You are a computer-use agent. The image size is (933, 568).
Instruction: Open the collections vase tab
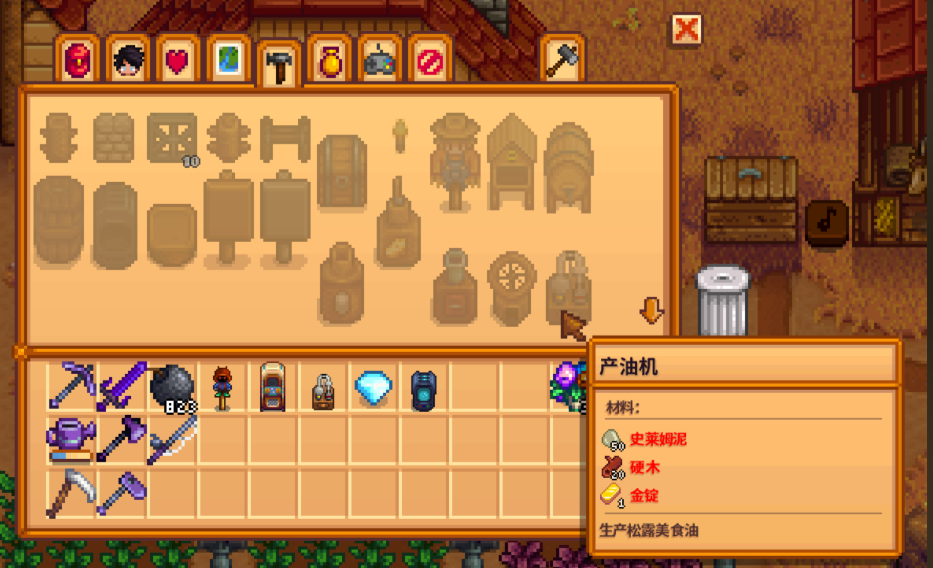(330, 61)
